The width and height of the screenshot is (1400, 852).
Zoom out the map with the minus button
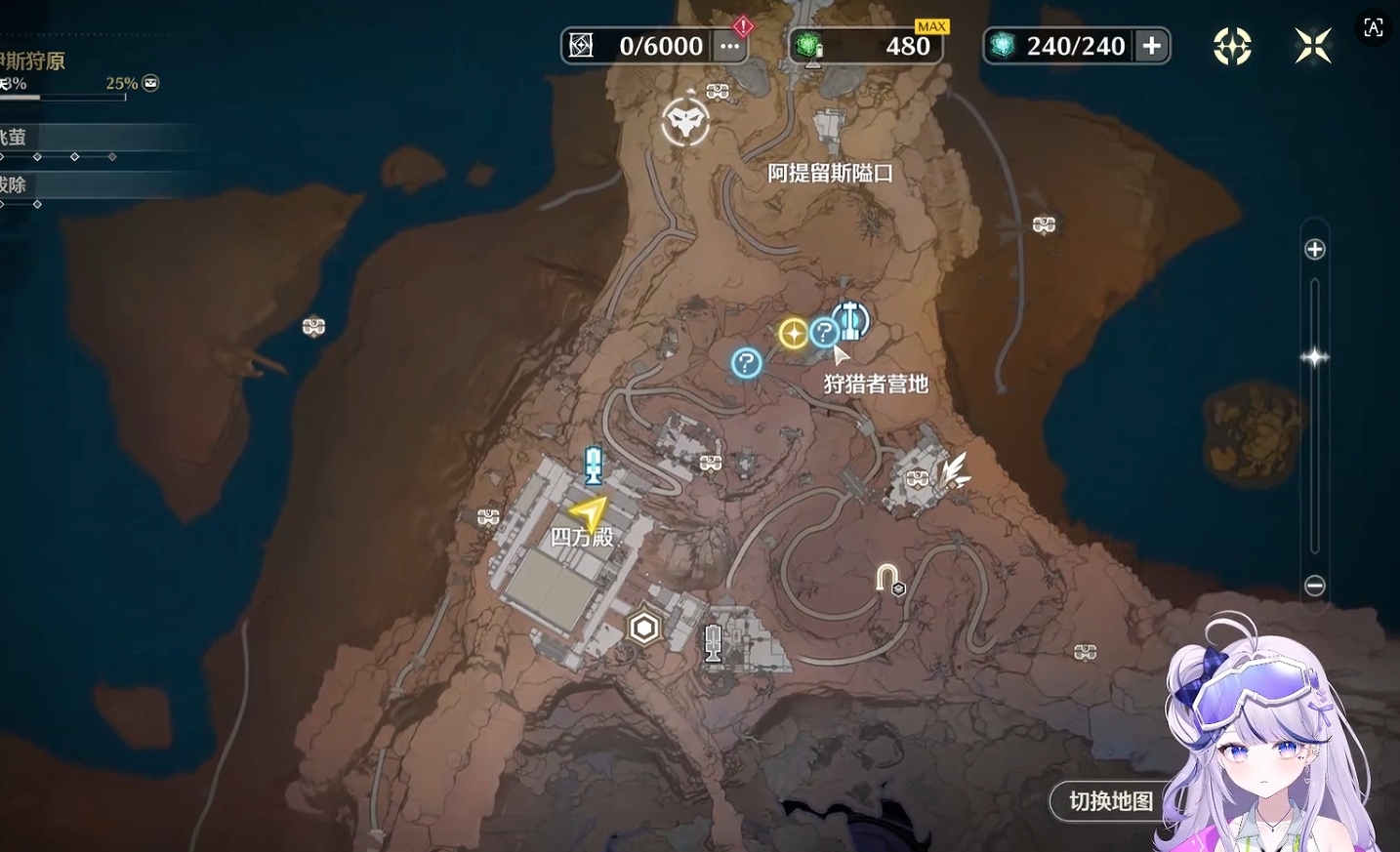coord(1315,586)
